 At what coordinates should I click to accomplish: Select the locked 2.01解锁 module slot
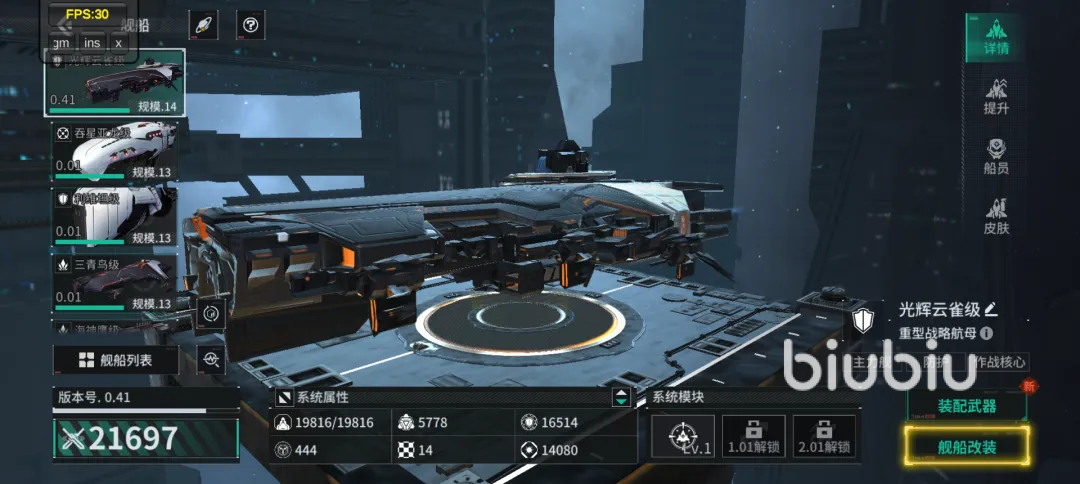824,437
